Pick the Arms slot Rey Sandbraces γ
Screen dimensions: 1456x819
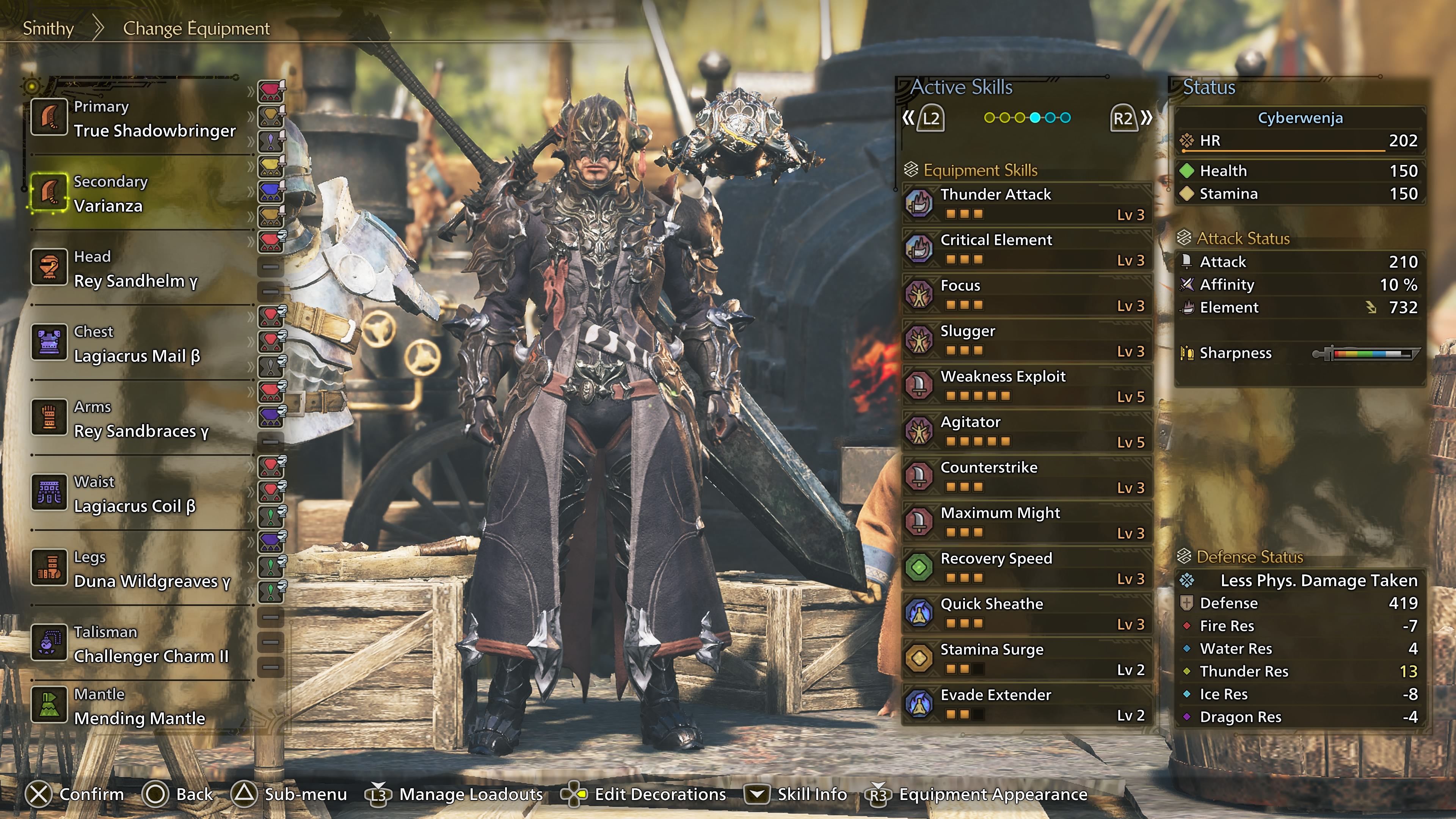[141, 419]
